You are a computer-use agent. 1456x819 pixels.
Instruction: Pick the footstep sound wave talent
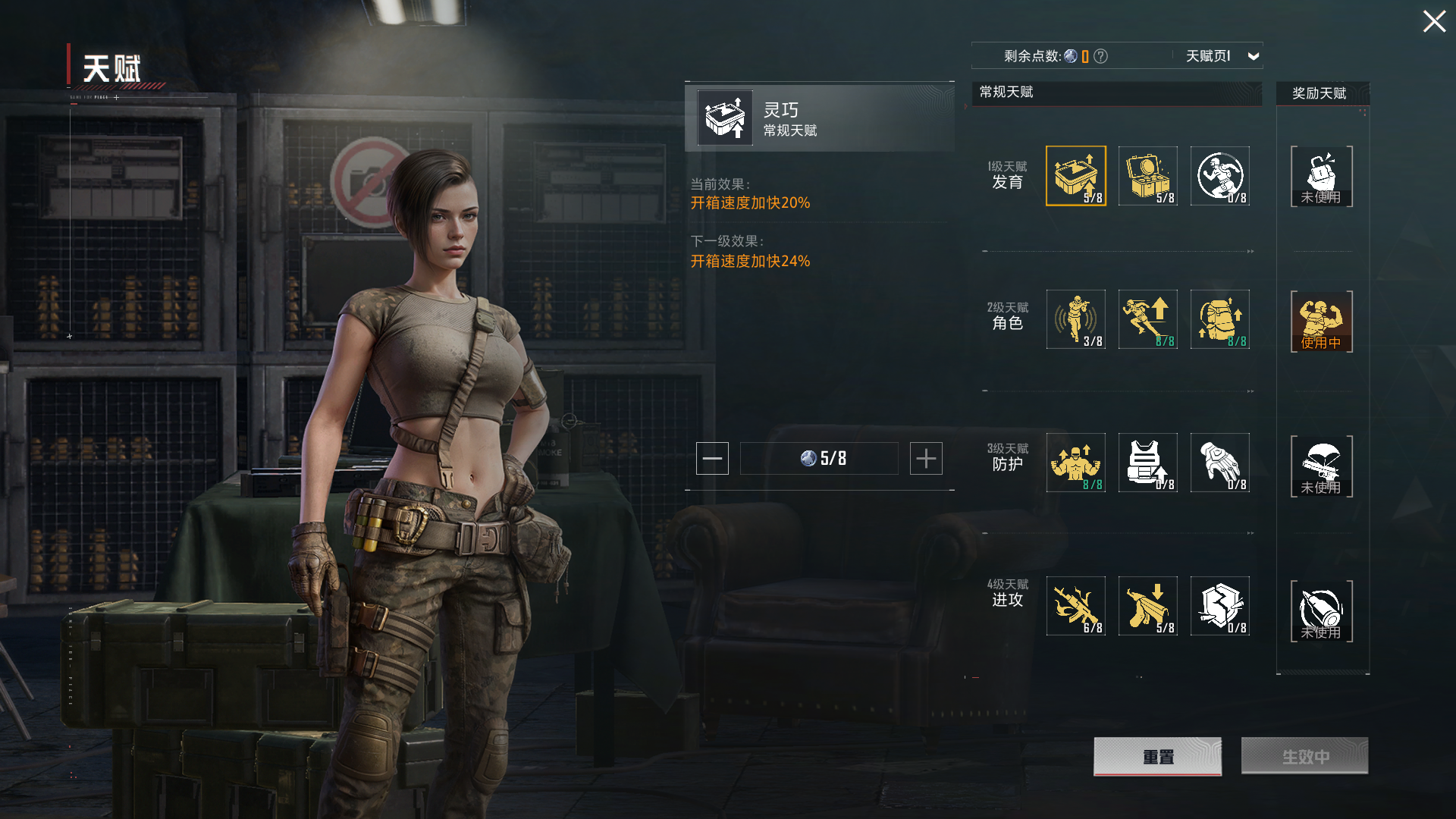[1075, 319]
